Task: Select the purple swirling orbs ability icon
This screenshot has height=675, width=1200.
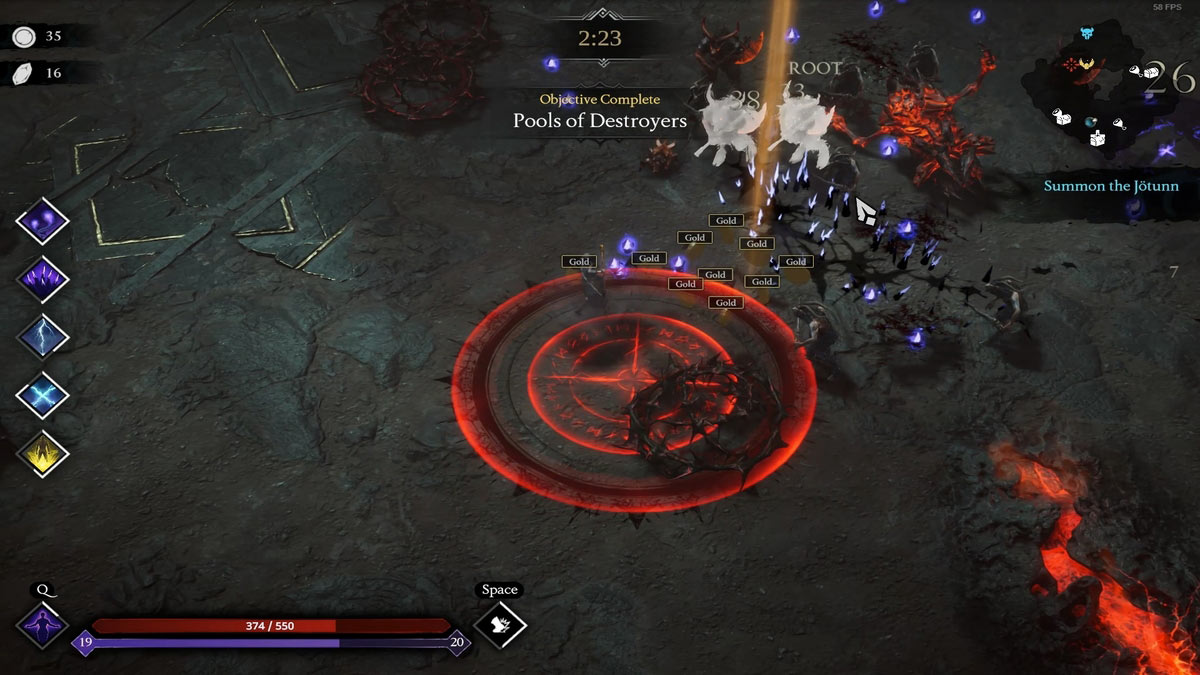Action: pyautogui.click(x=43, y=221)
